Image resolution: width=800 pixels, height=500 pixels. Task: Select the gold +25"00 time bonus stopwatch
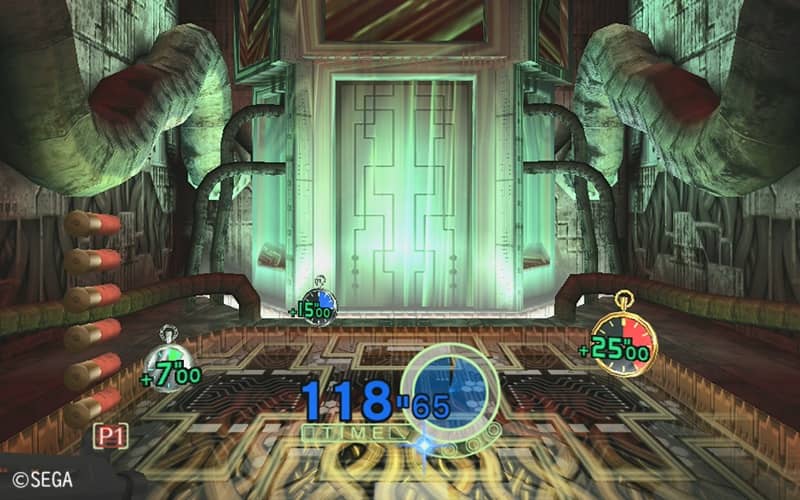click(622, 342)
